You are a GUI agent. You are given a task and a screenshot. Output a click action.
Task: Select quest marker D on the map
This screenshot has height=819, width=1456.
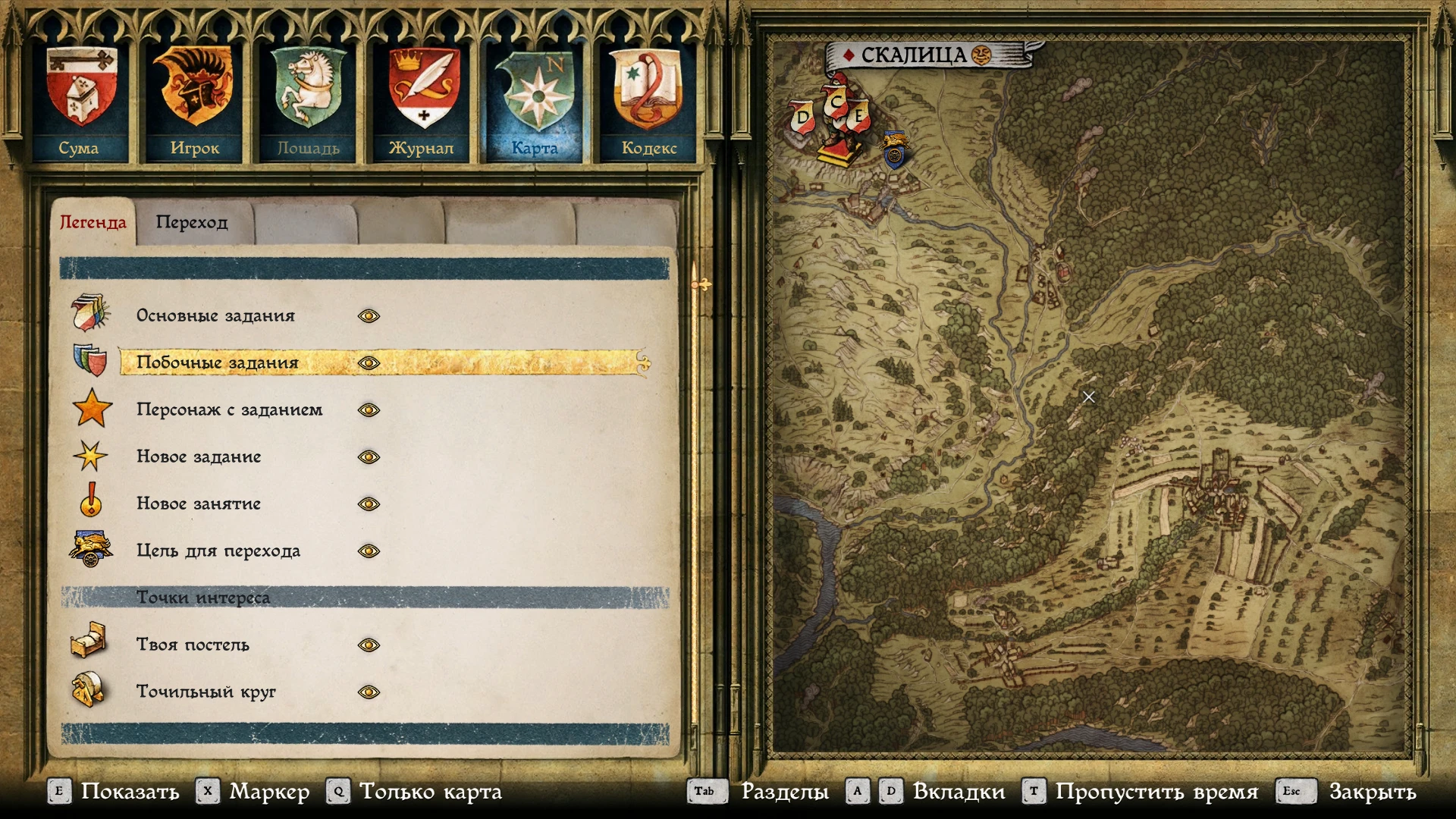802,118
